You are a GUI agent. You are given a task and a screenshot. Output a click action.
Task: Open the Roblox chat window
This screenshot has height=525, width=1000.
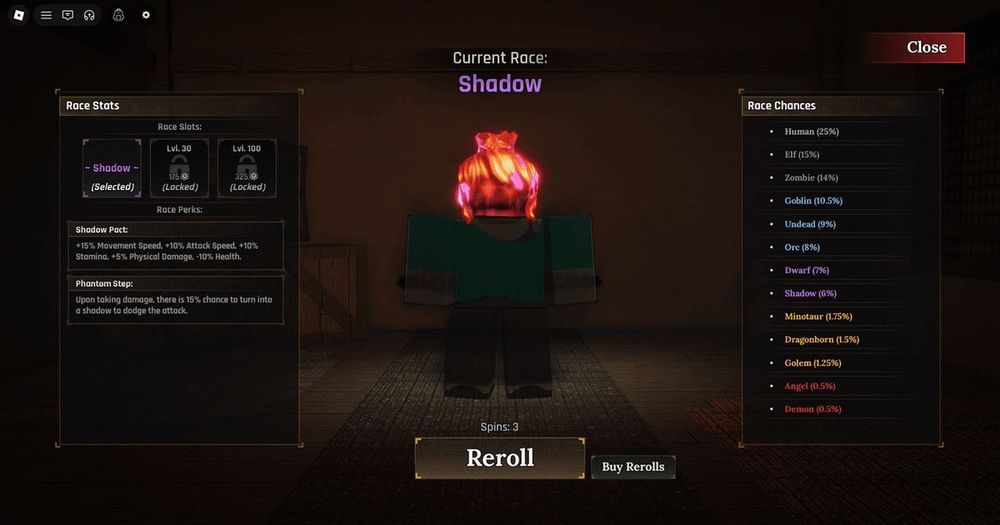click(x=68, y=15)
